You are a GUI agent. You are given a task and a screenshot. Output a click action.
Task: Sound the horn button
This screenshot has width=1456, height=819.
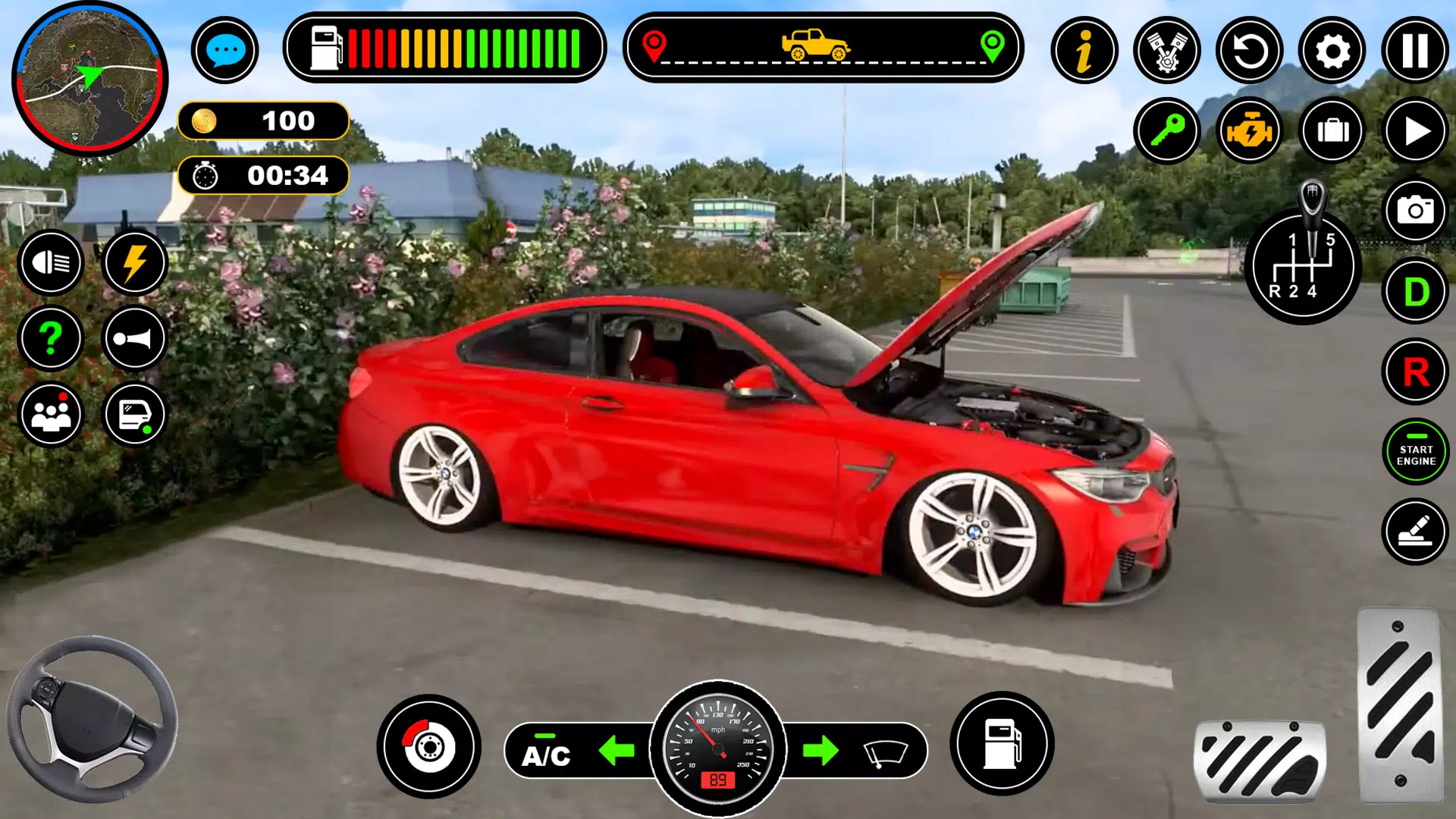134,338
